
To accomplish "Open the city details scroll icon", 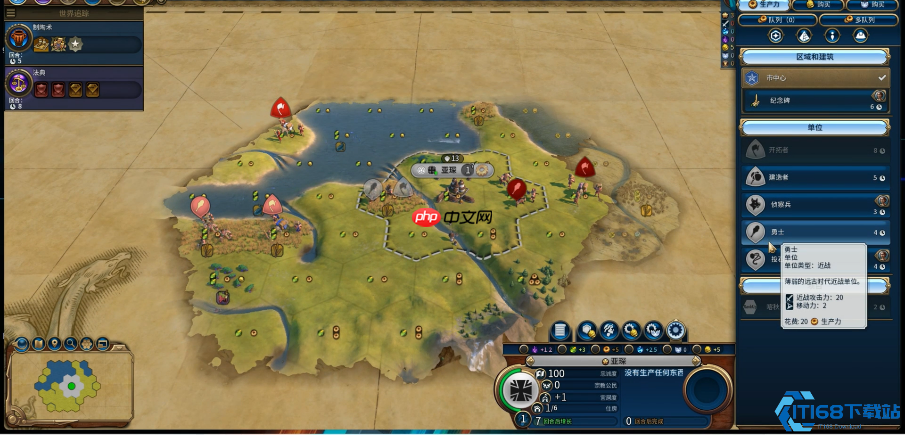I will click(x=561, y=330).
